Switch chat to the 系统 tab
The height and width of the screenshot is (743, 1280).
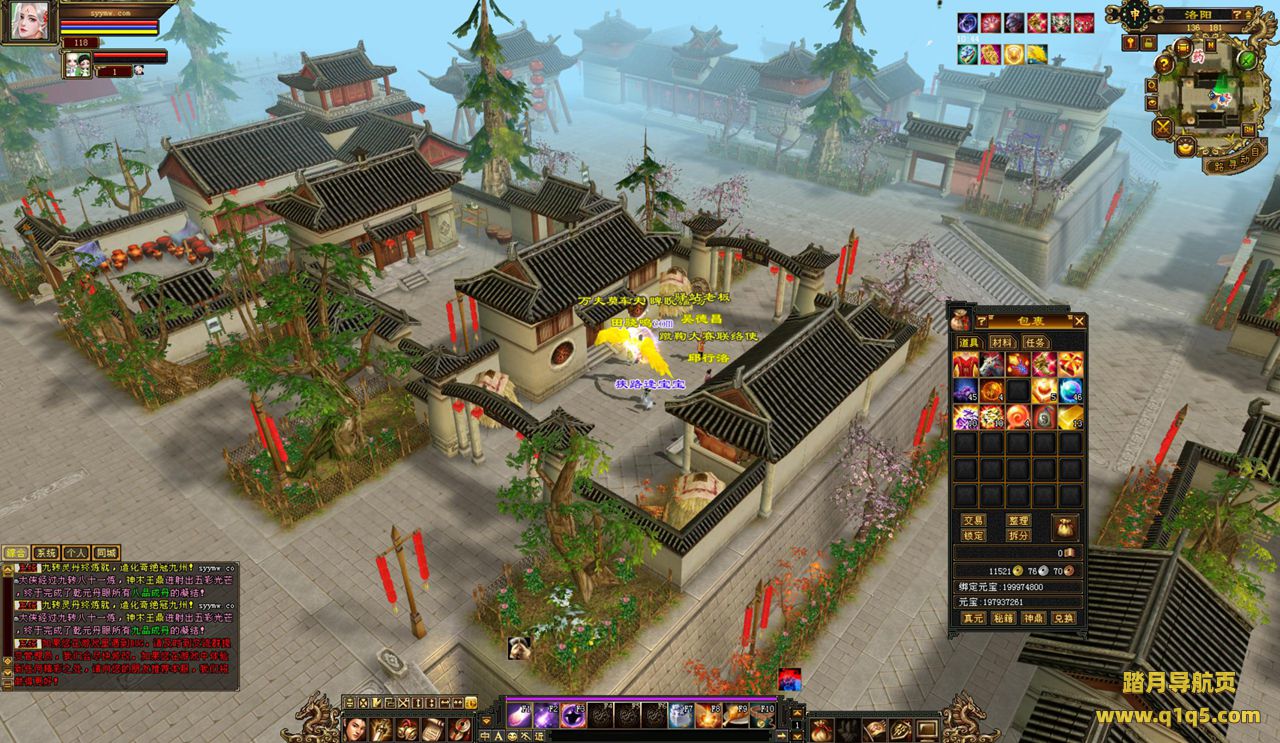coord(46,552)
